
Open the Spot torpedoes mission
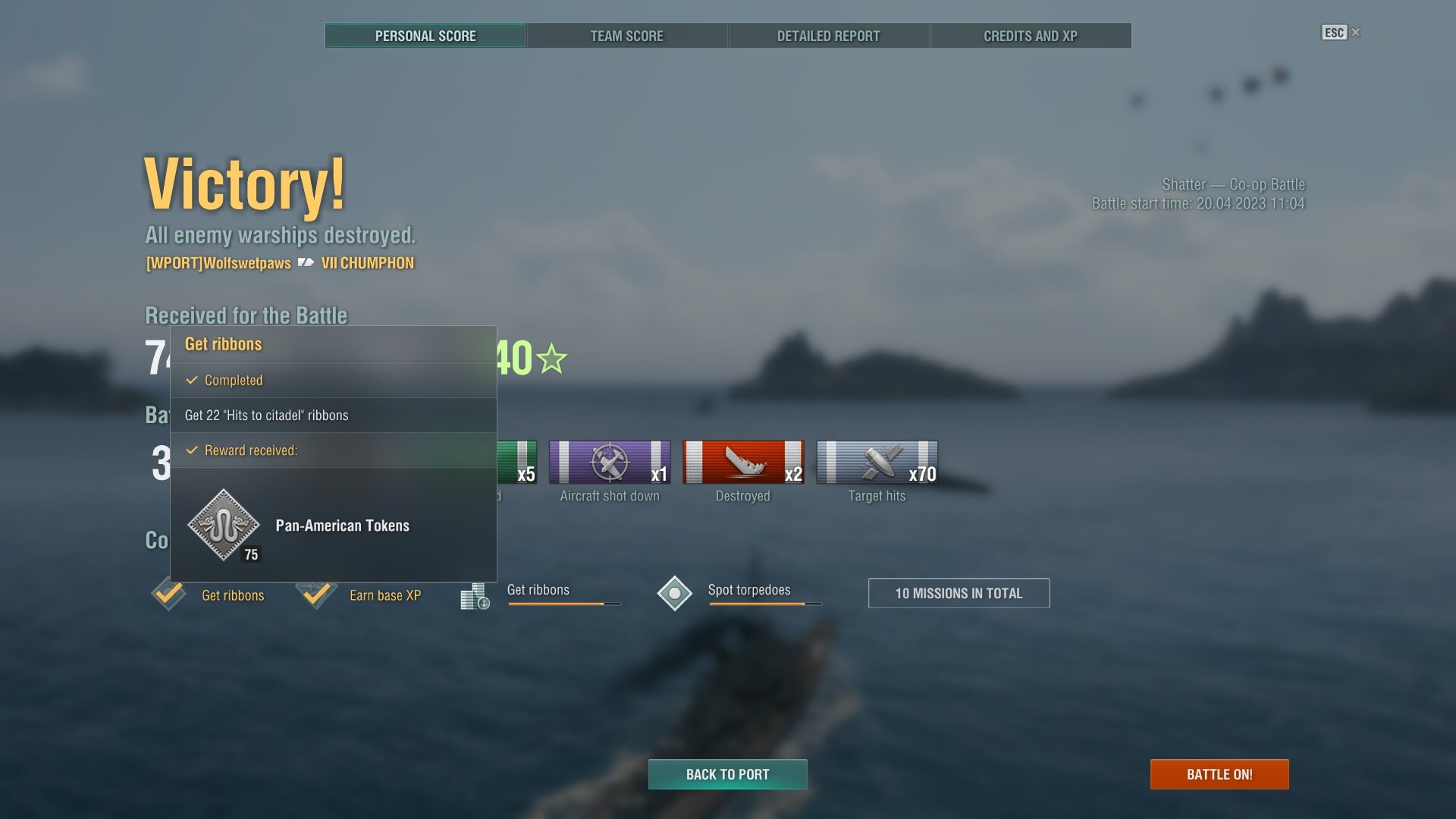(x=748, y=591)
